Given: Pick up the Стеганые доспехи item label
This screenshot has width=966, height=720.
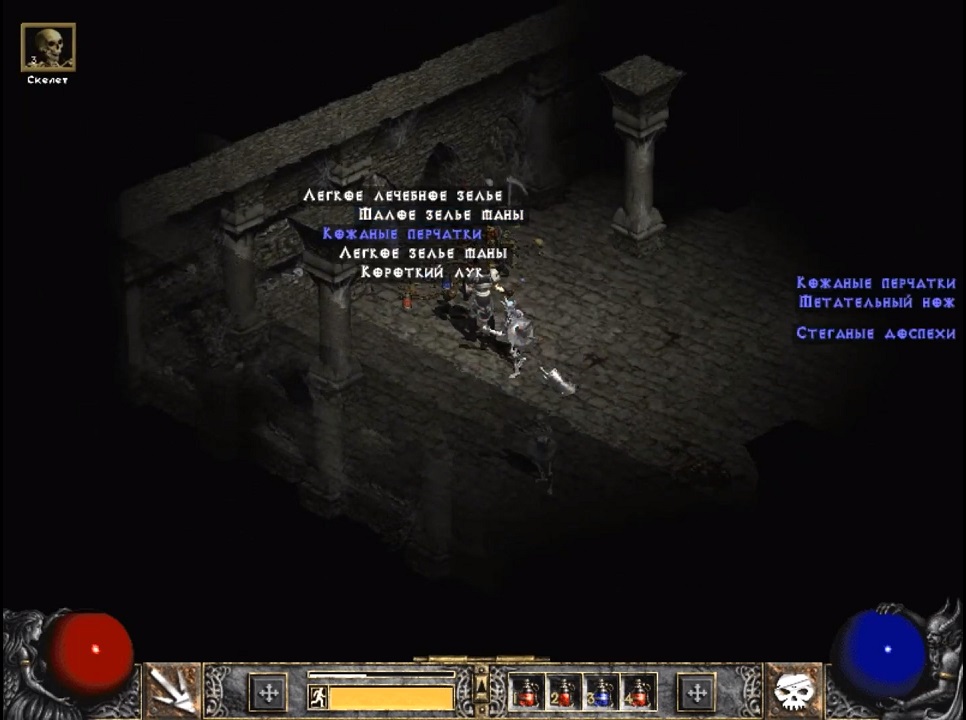Looking at the screenshot, I should coord(875,333).
